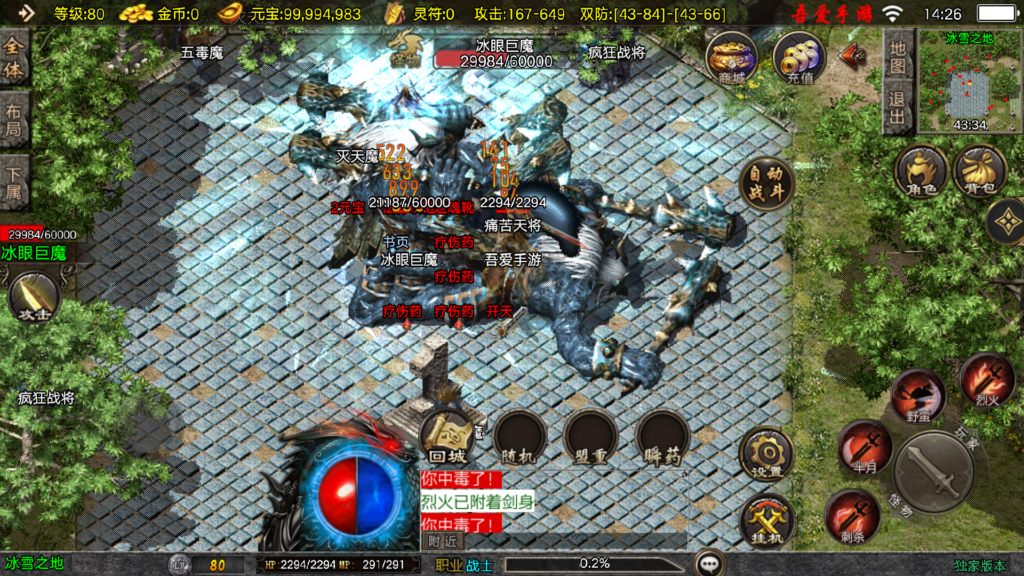Use the 半月 skill
Viewport: 1024px width, 576px height.
pos(864,444)
